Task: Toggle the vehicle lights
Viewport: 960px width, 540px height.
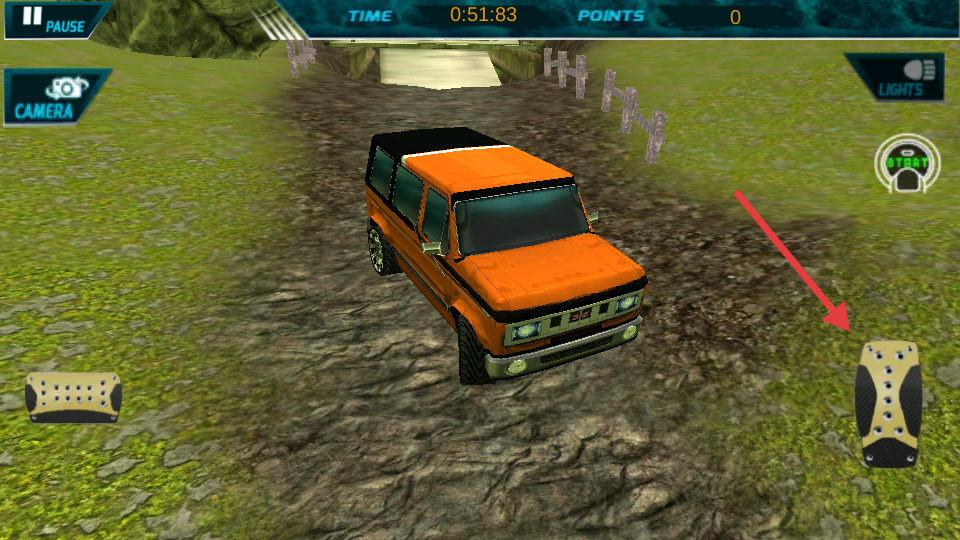Action: [901, 78]
